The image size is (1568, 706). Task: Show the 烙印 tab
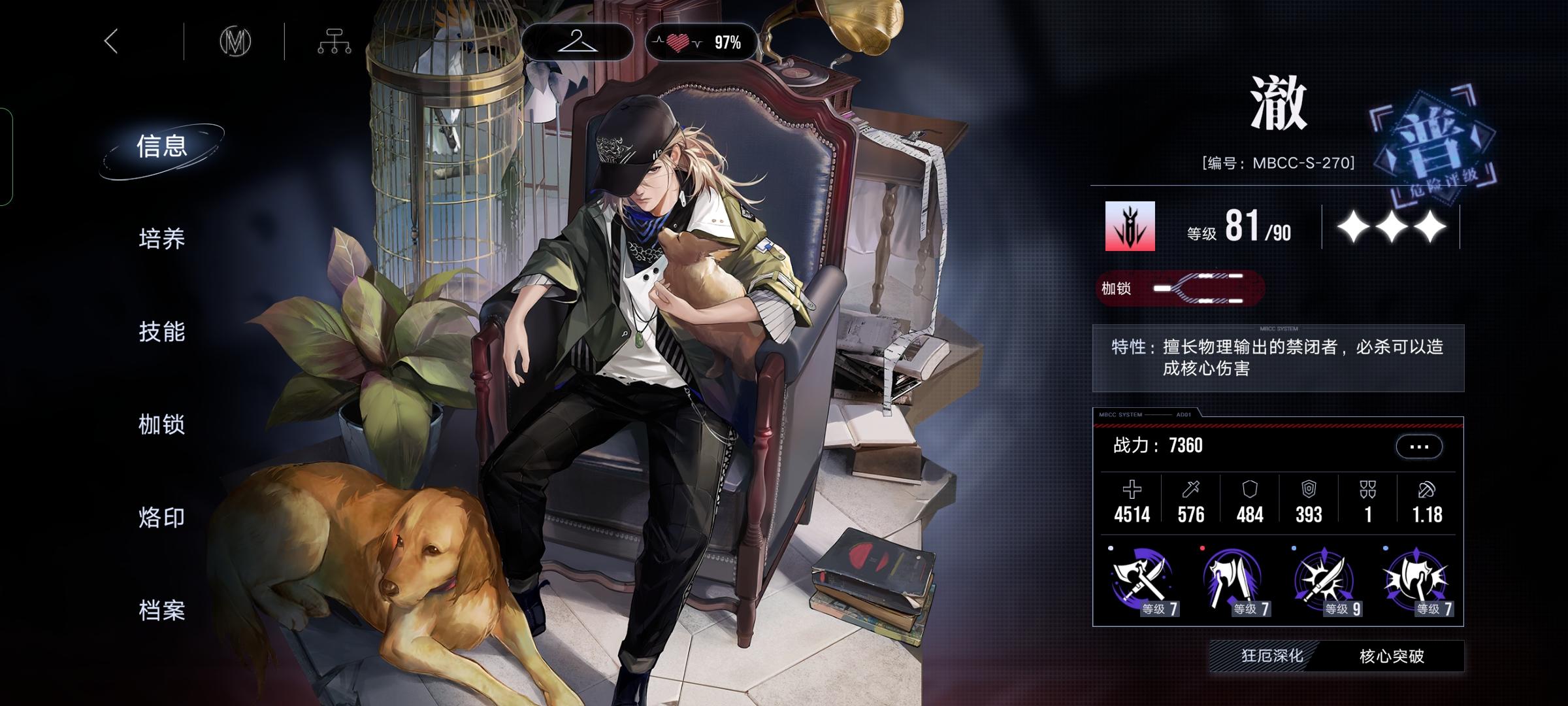coord(162,518)
